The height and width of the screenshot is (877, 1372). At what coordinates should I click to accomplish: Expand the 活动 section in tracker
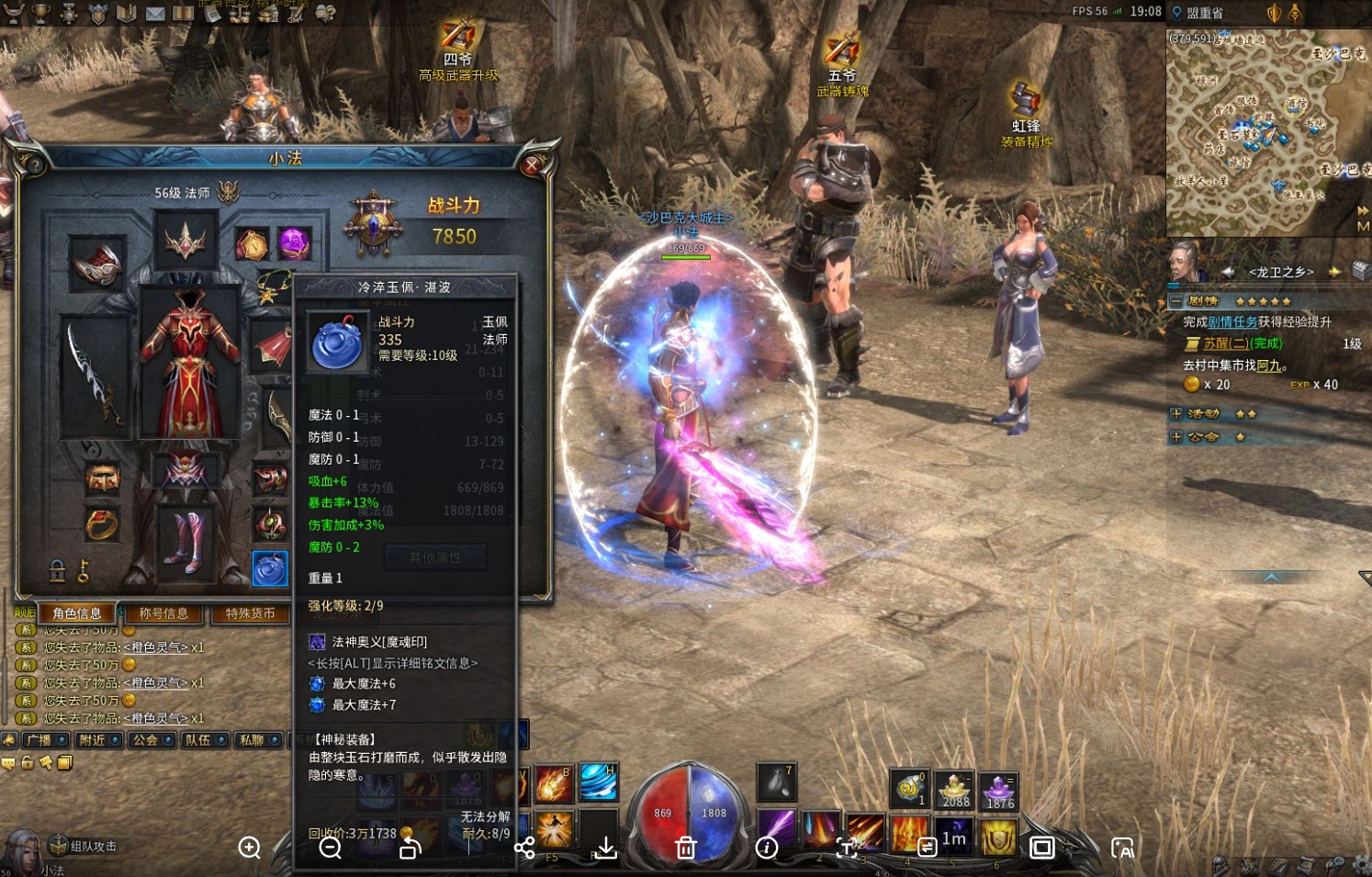point(1175,414)
